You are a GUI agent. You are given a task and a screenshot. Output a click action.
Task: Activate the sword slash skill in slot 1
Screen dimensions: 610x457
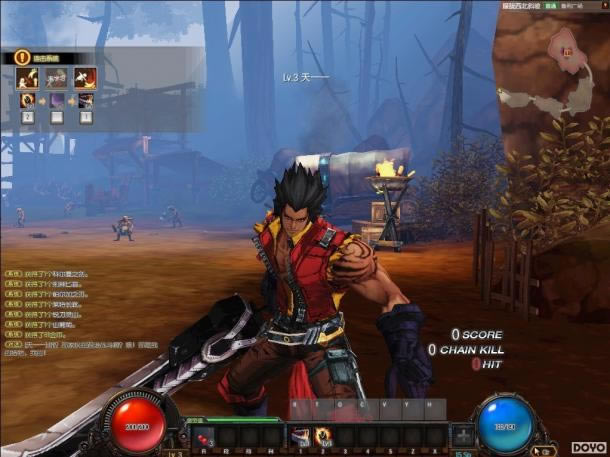299,435
